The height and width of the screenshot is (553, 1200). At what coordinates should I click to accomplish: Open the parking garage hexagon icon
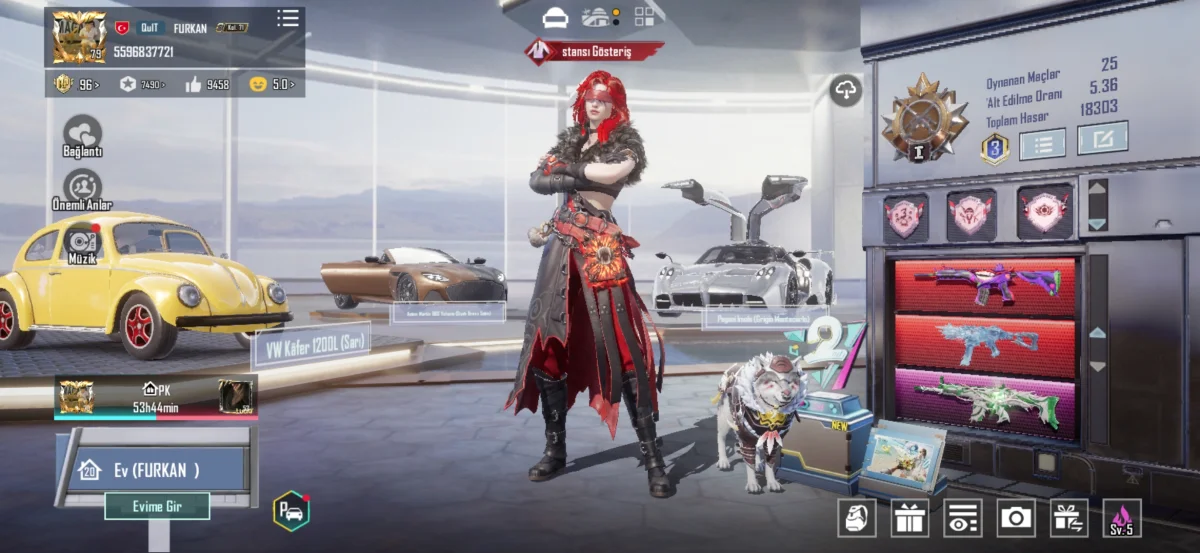pyautogui.click(x=291, y=510)
